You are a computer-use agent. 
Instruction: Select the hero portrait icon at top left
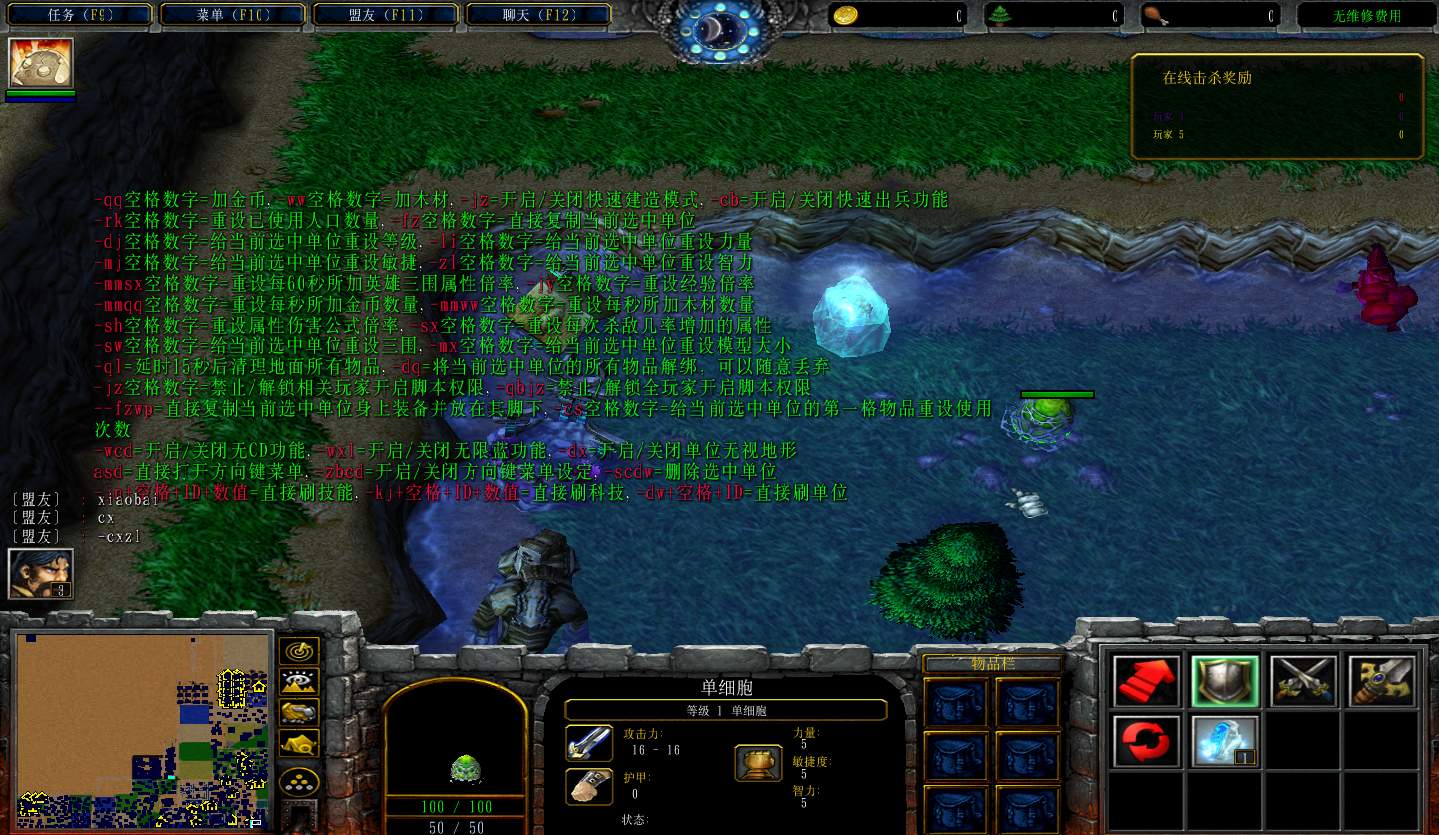(41, 64)
